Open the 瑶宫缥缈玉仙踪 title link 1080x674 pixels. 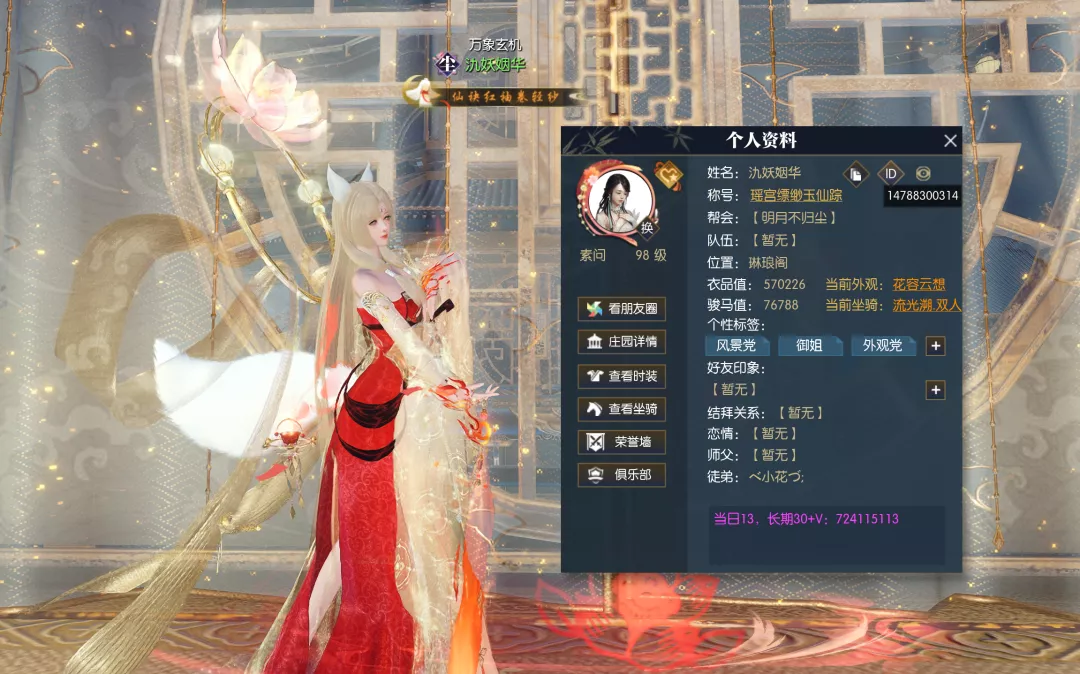(796, 195)
